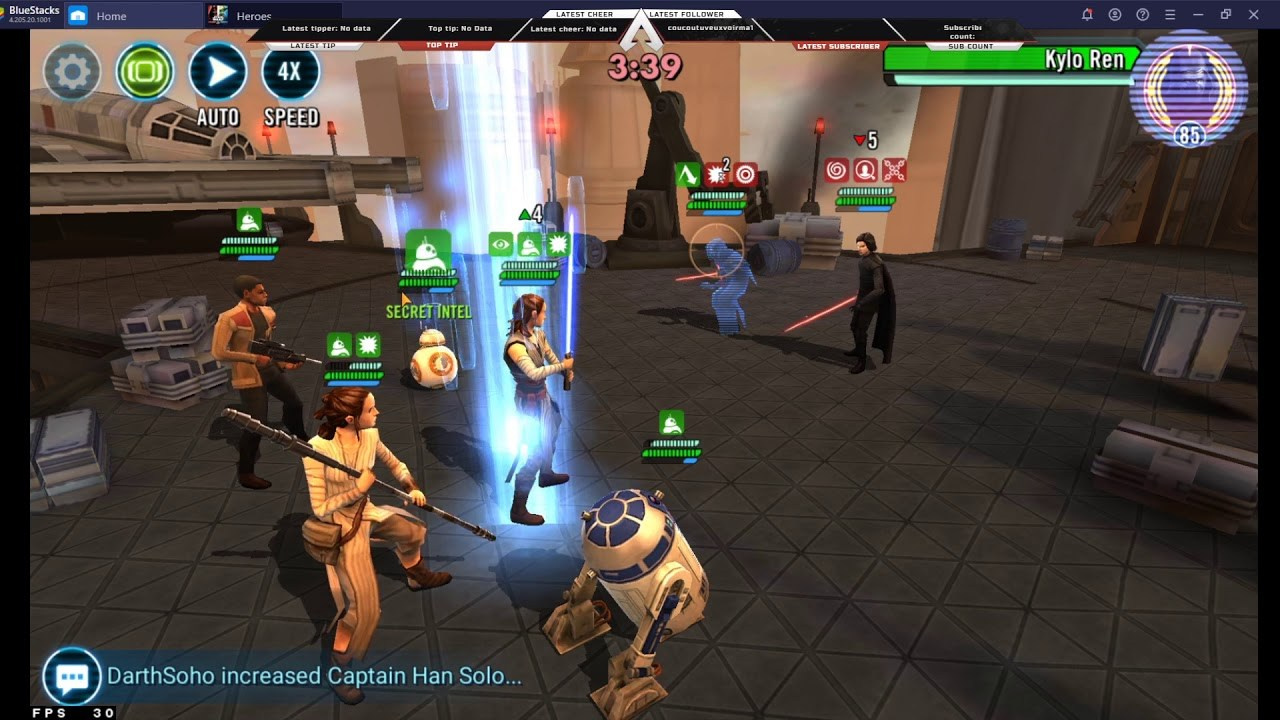The height and width of the screenshot is (720, 1280).
Task: Open the in-game settings gear
Action: 70,71
